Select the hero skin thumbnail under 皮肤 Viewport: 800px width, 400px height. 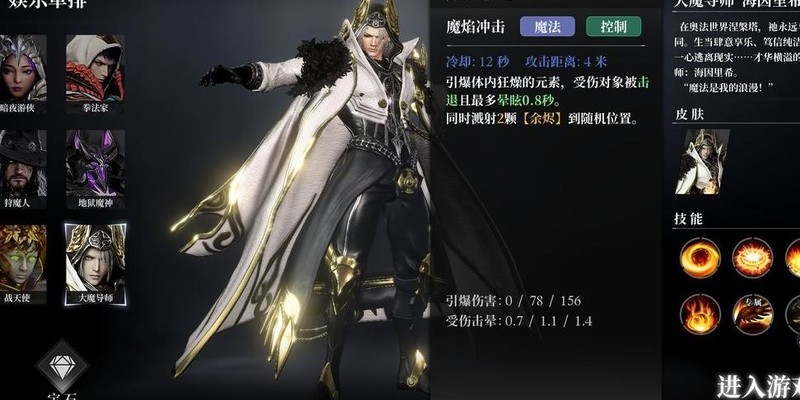pos(703,161)
